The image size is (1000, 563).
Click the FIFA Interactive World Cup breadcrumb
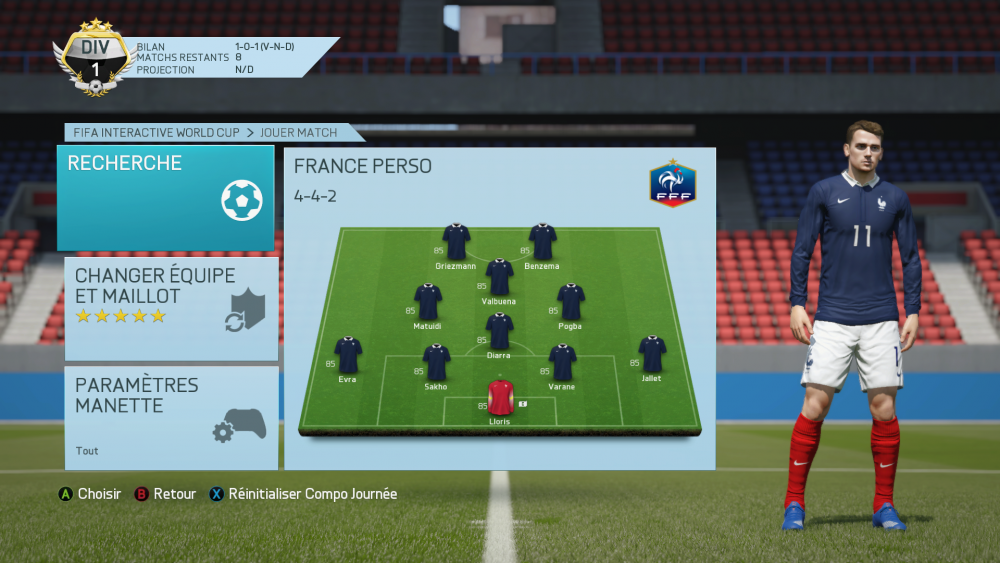pos(162,132)
